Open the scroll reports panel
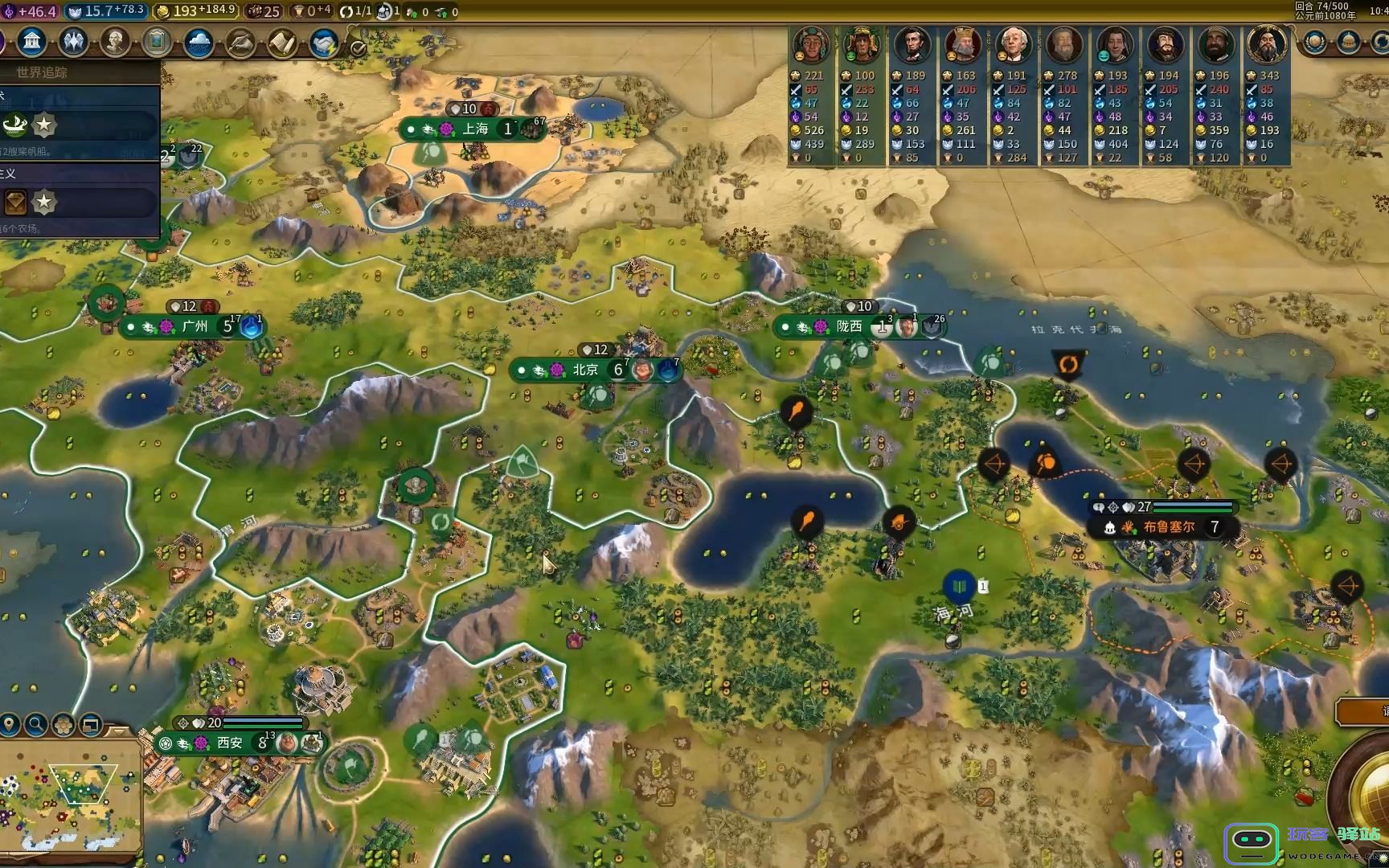The height and width of the screenshot is (868, 1389). 282,43
